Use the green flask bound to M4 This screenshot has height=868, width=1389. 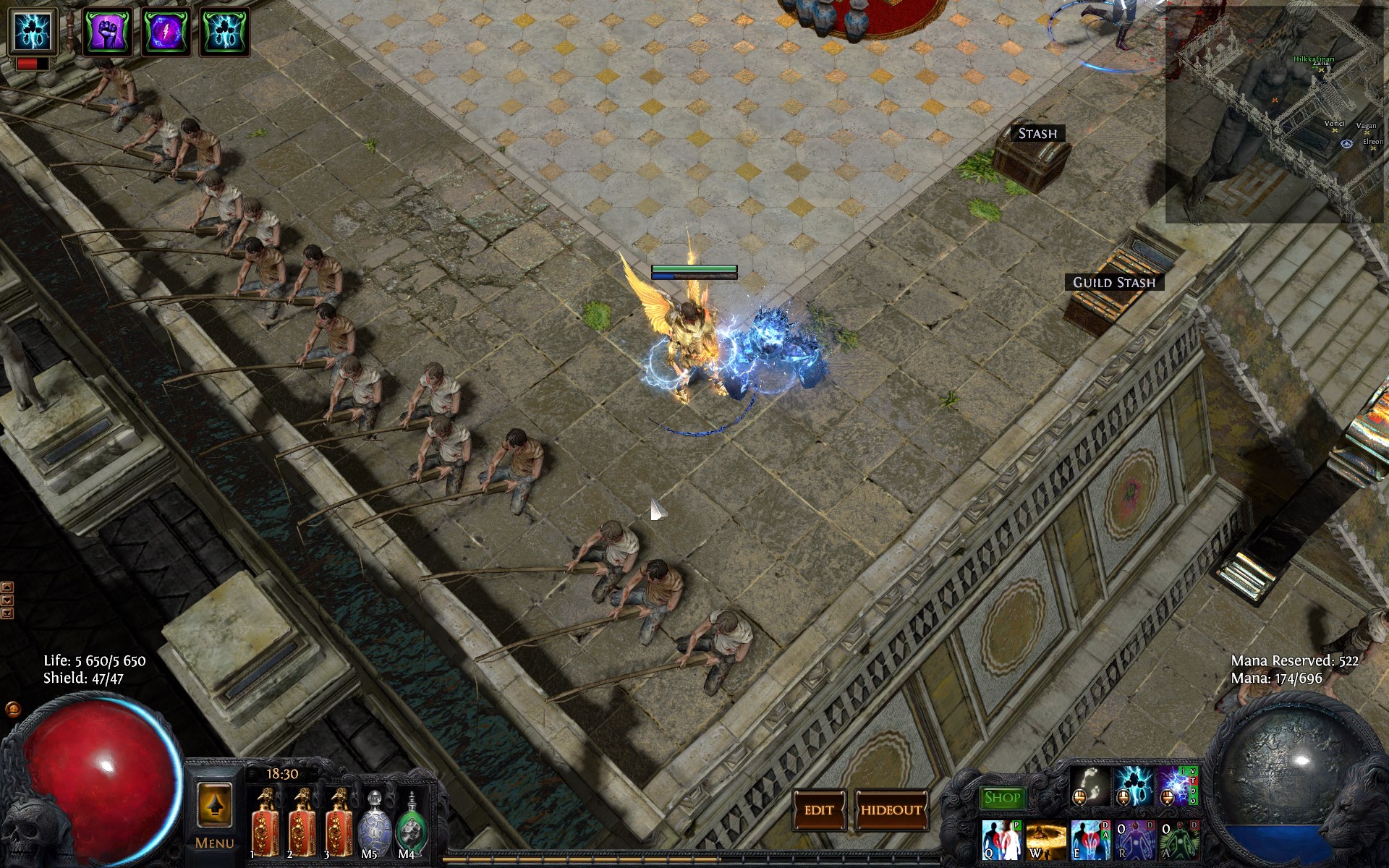pos(410,825)
